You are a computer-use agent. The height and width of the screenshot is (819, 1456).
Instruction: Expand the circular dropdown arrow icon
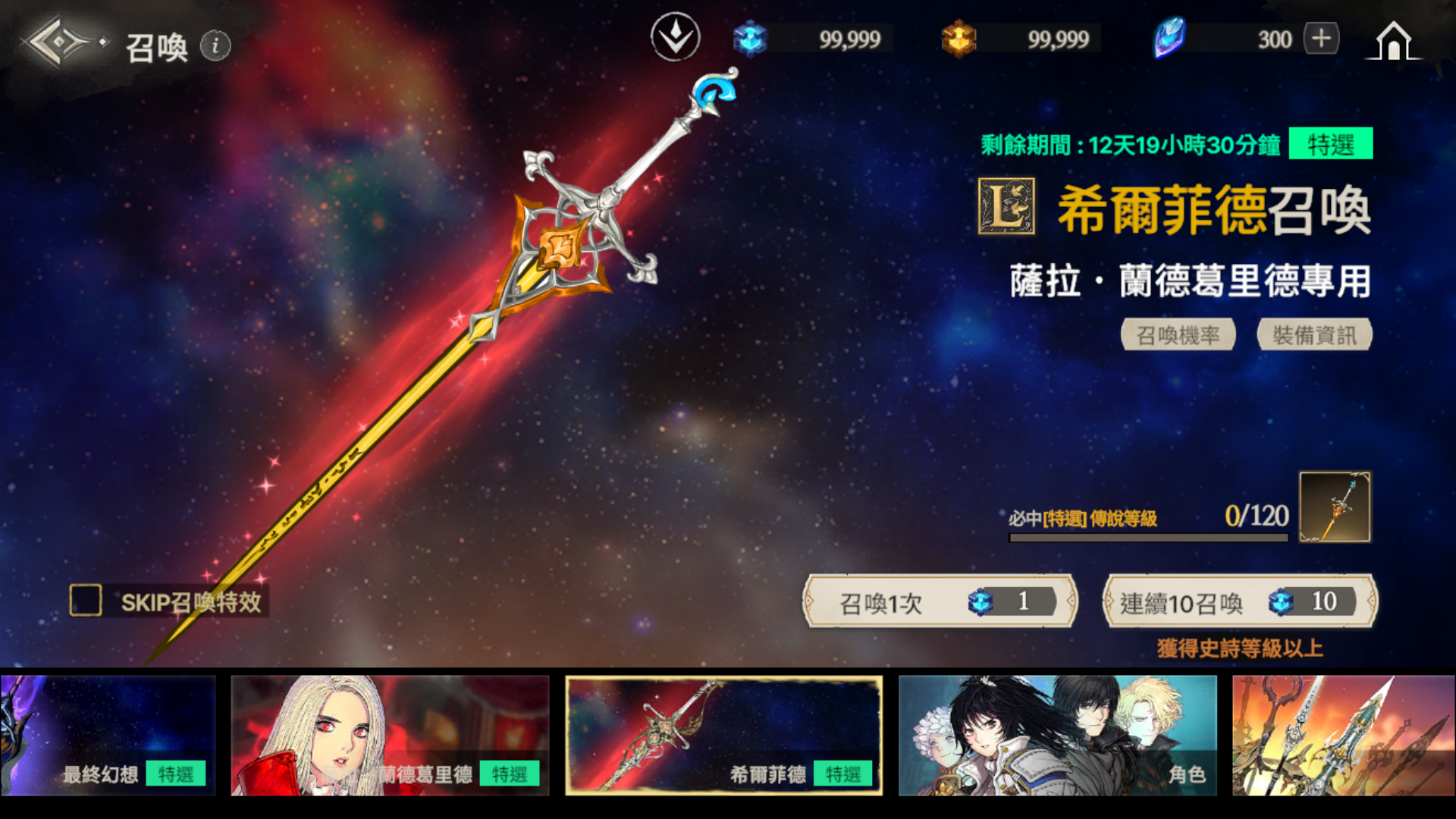coord(675,37)
